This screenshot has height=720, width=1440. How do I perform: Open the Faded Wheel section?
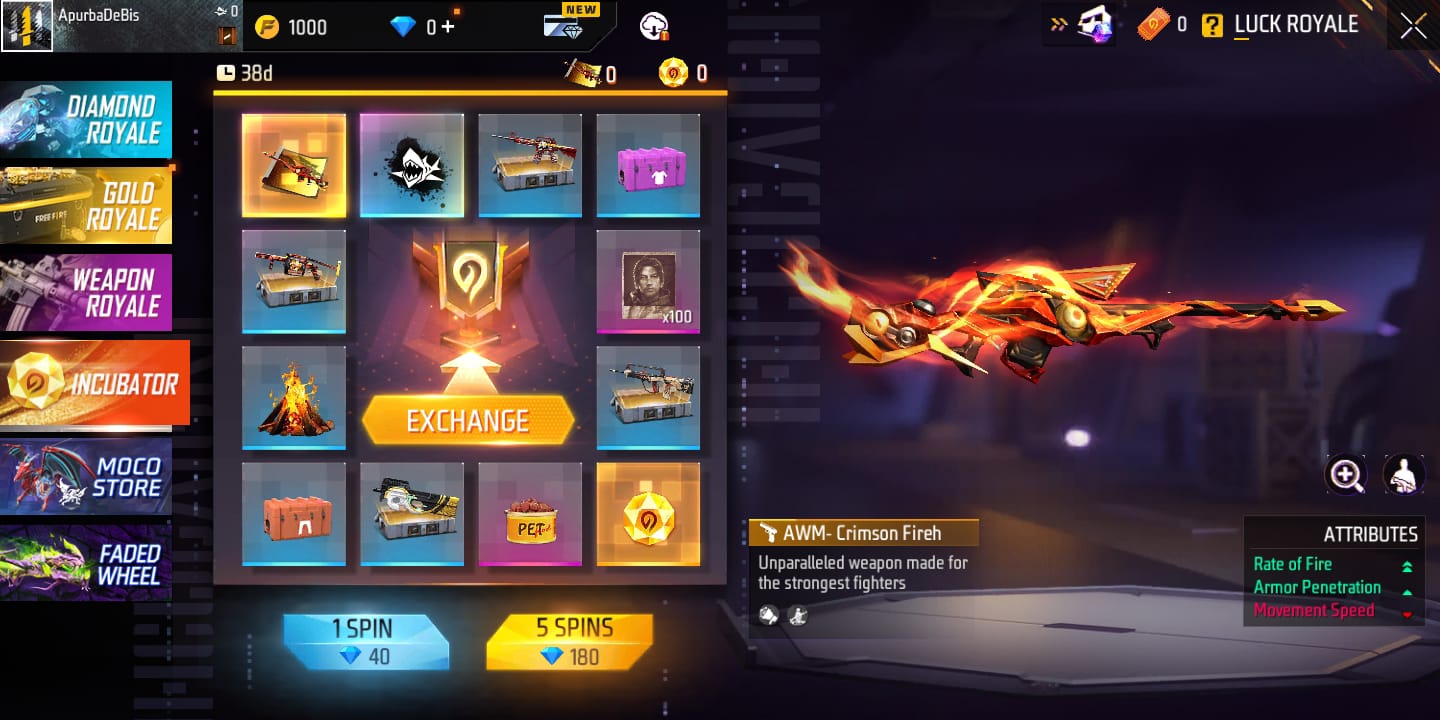click(x=87, y=563)
